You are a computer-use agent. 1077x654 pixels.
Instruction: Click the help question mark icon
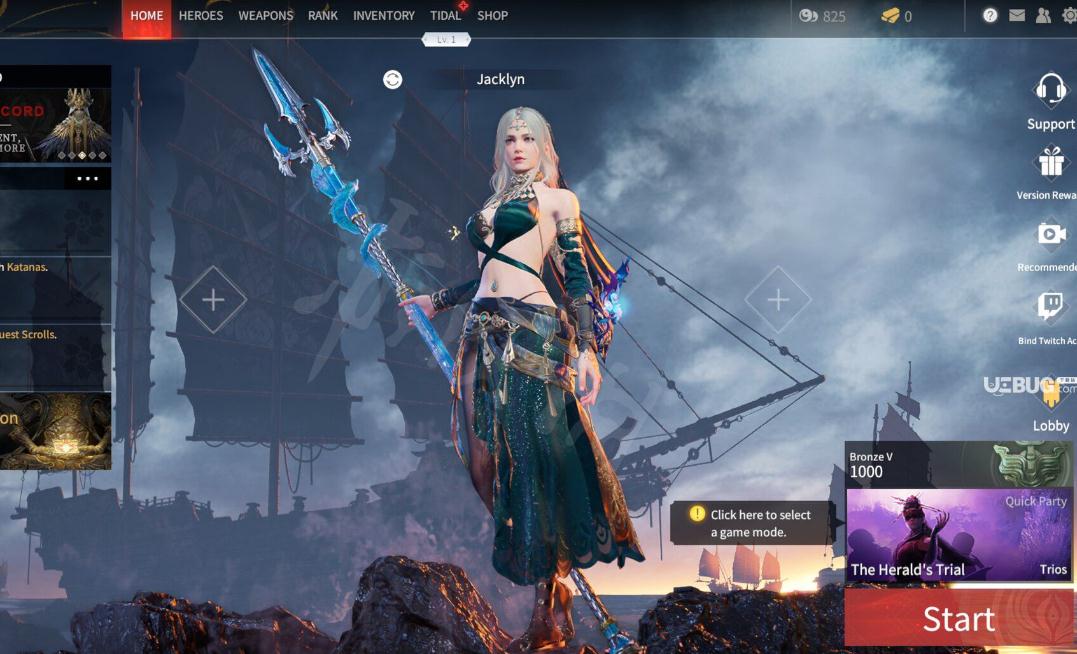click(x=990, y=16)
